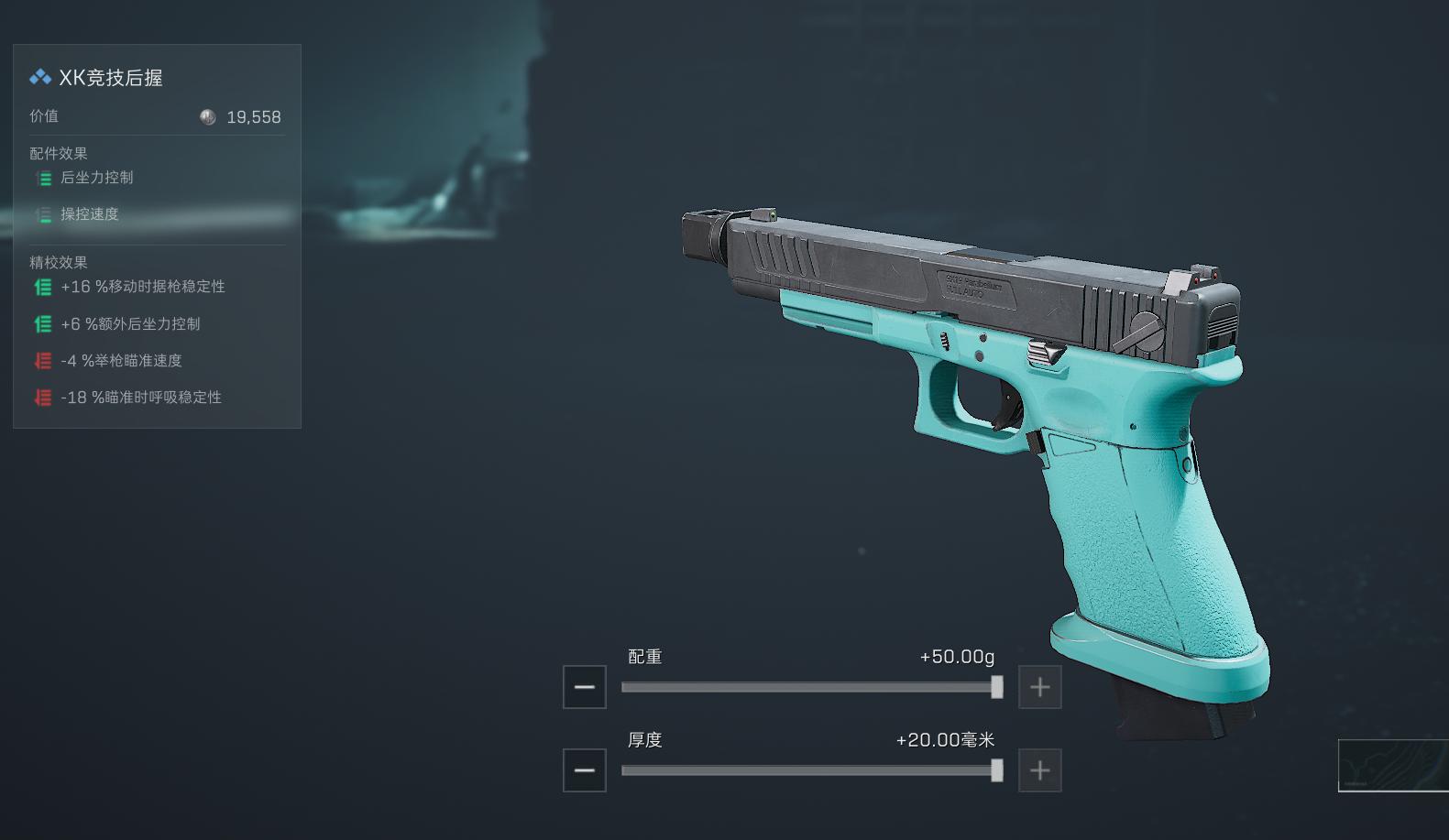Increase the 厚度 thickness value
The width and height of the screenshot is (1449, 840).
point(1039,770)
